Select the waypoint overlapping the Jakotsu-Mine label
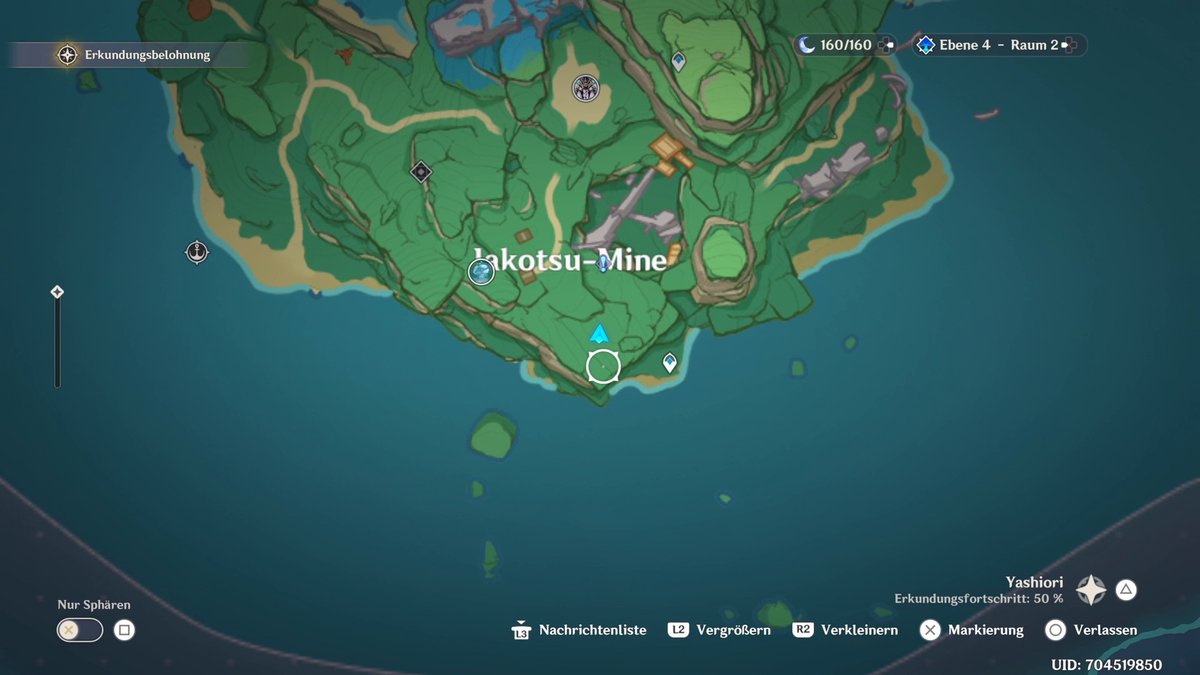This screenshot has width=1200, height=675. pos(603,263)
